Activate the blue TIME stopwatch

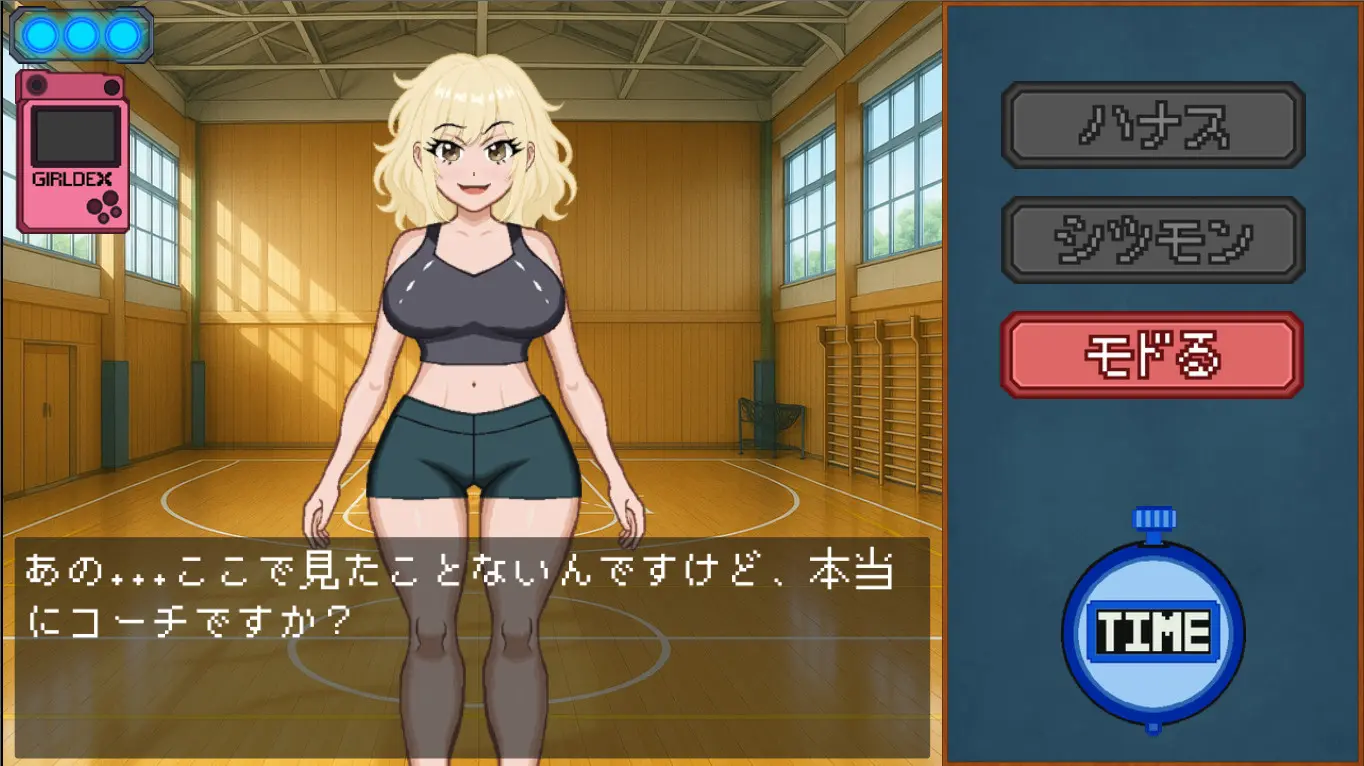click(x=1153, y=631)
